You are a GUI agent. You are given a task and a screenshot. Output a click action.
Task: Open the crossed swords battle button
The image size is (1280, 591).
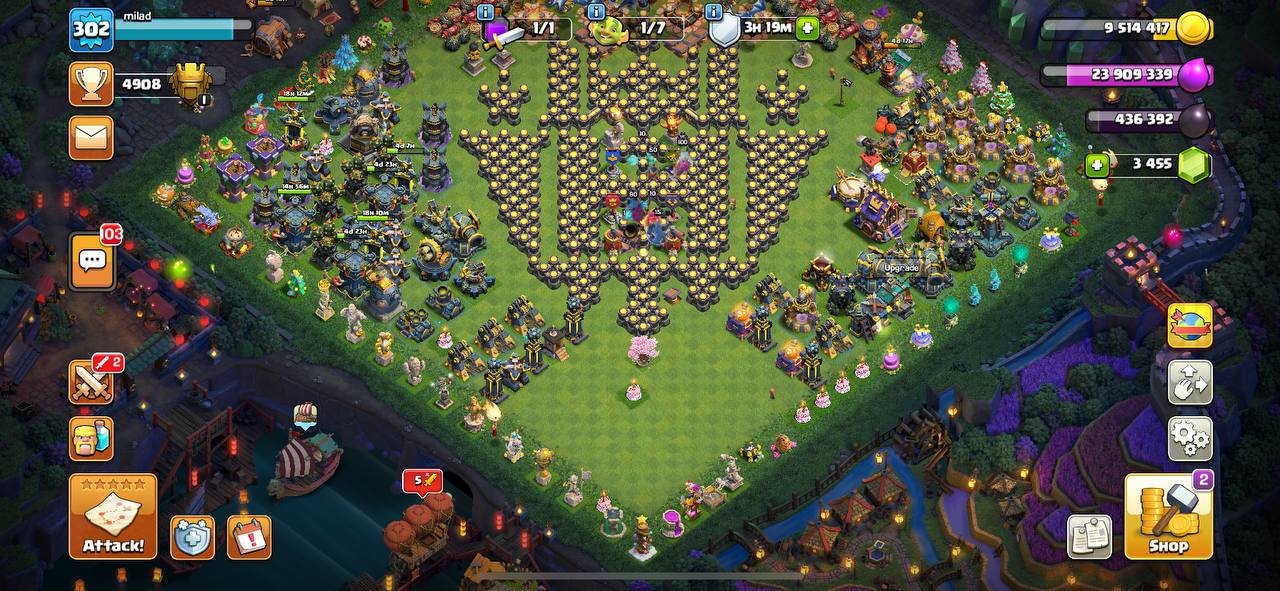click(x=91, y=382)
